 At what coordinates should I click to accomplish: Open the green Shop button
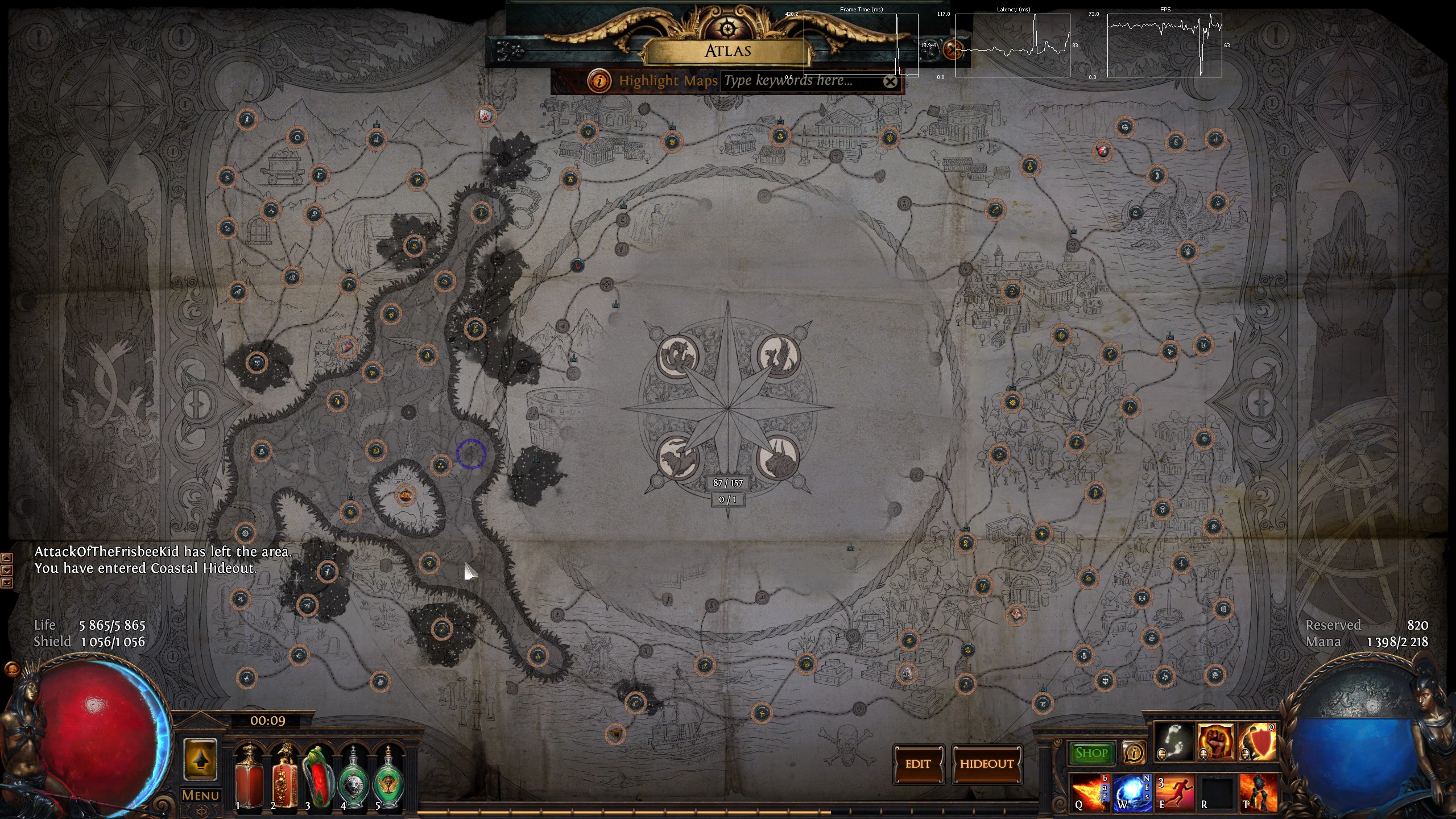tap(1091, 753)
